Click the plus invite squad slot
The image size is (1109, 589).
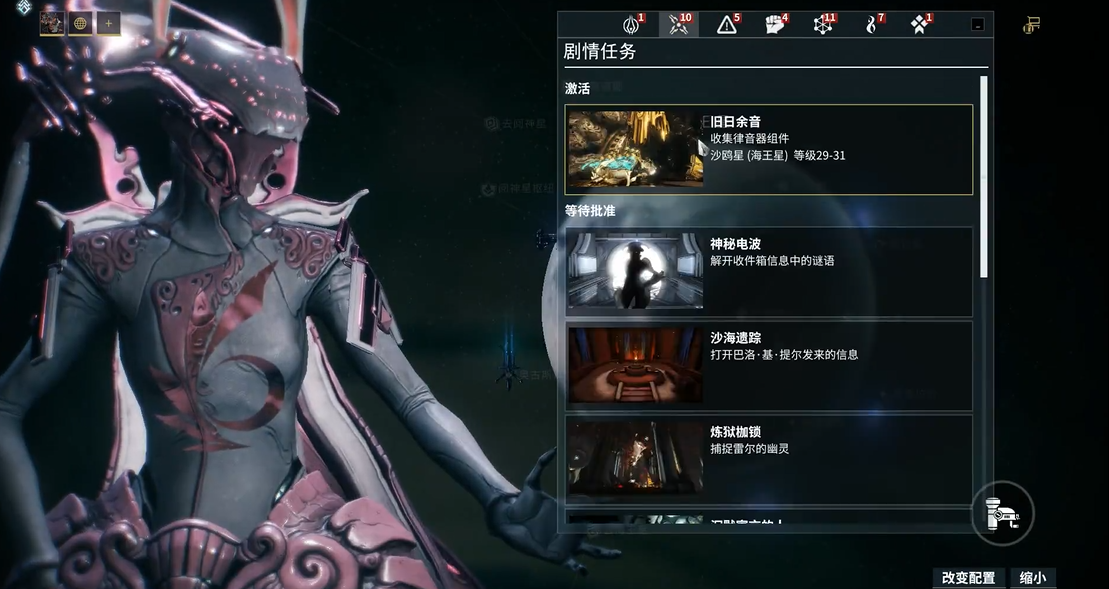[108, 23]
